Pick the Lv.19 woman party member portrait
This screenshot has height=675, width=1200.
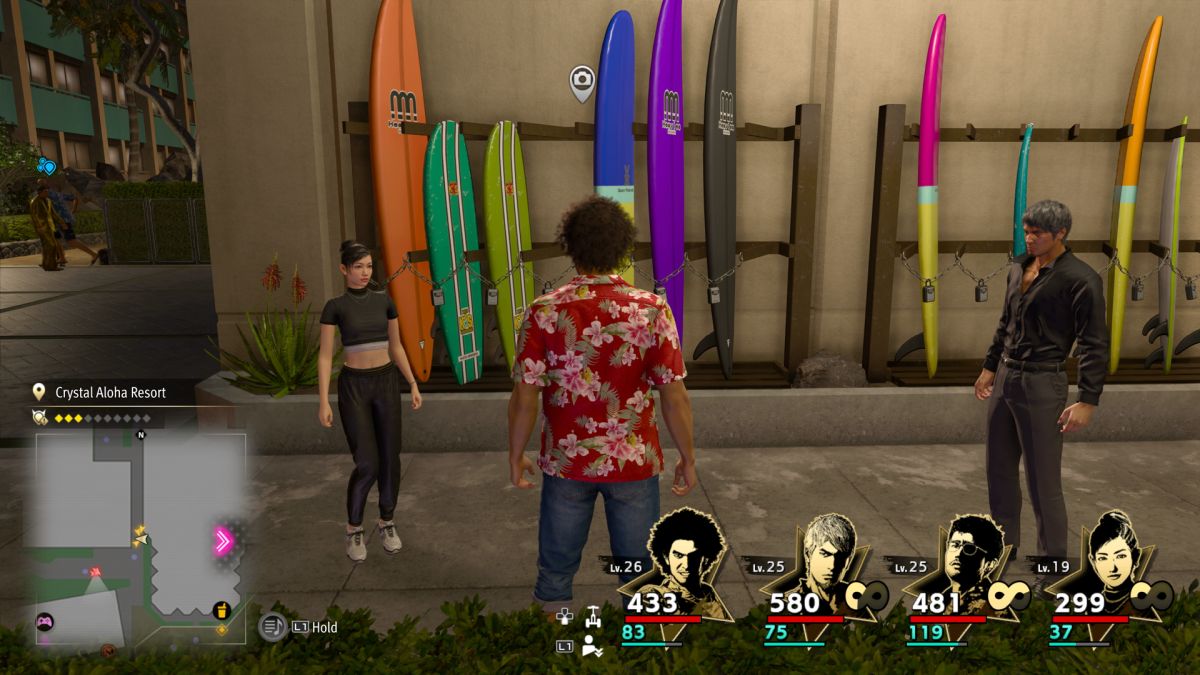[1110, 555]
